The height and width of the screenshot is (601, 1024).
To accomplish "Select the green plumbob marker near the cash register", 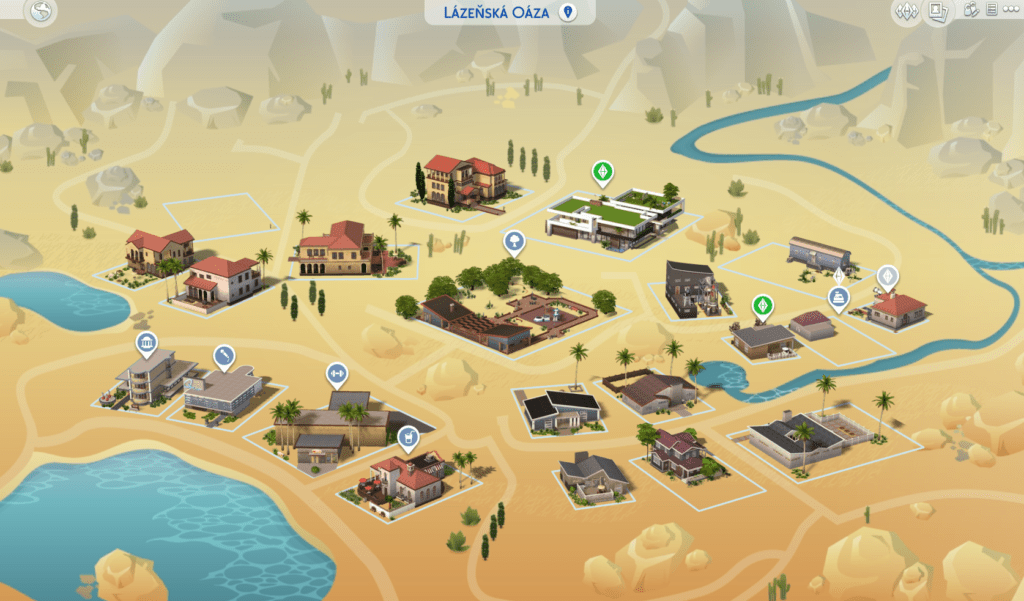I will click(762, 305).
